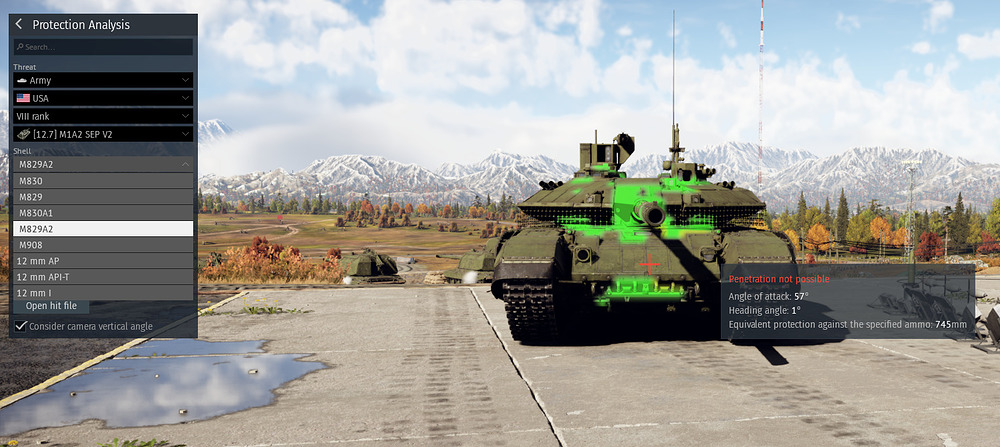Choose the M908 shell

click(x=103, y=244)
